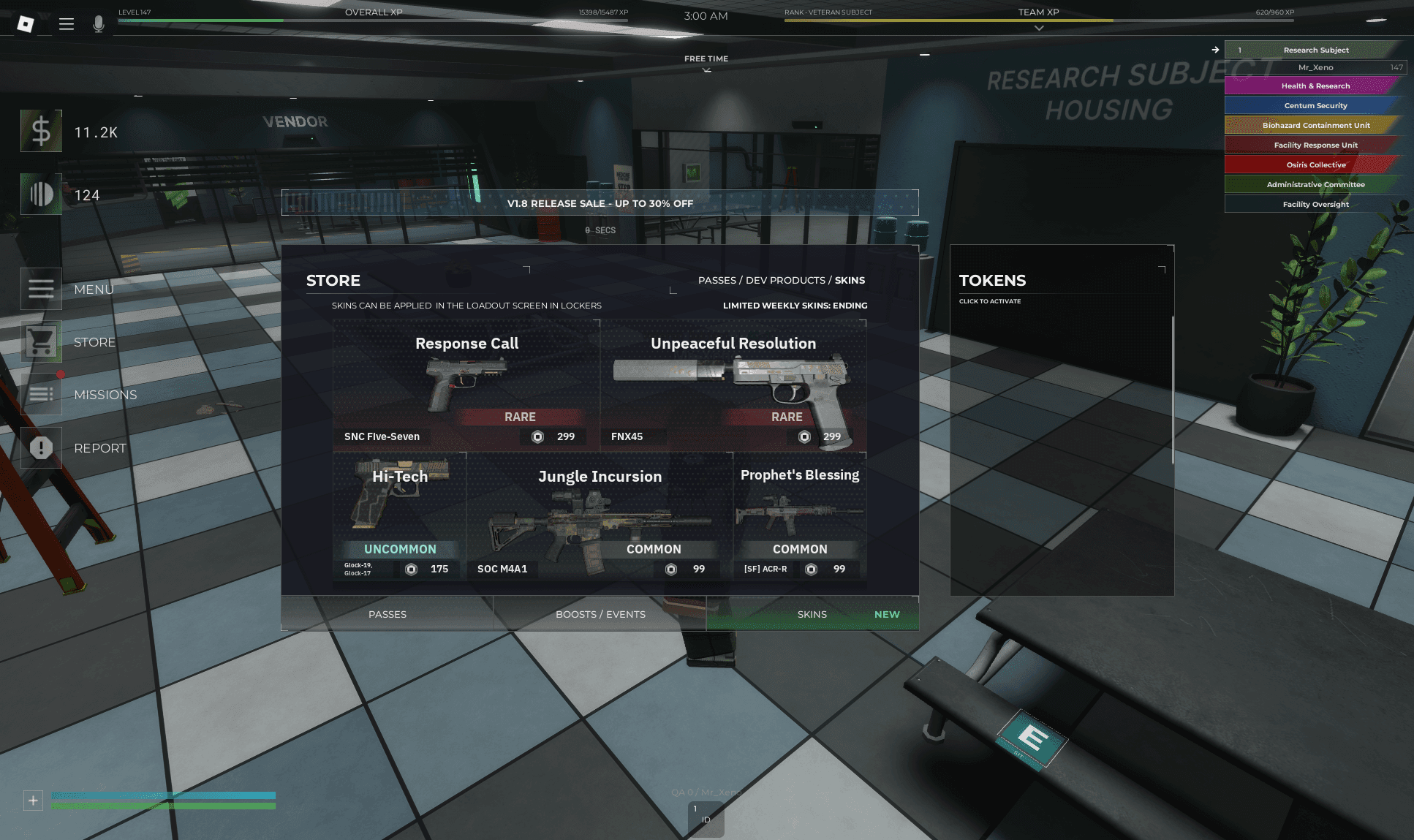
Task: Click the dollar icon next to 11.2K cash
Action: tap(41, 132)
